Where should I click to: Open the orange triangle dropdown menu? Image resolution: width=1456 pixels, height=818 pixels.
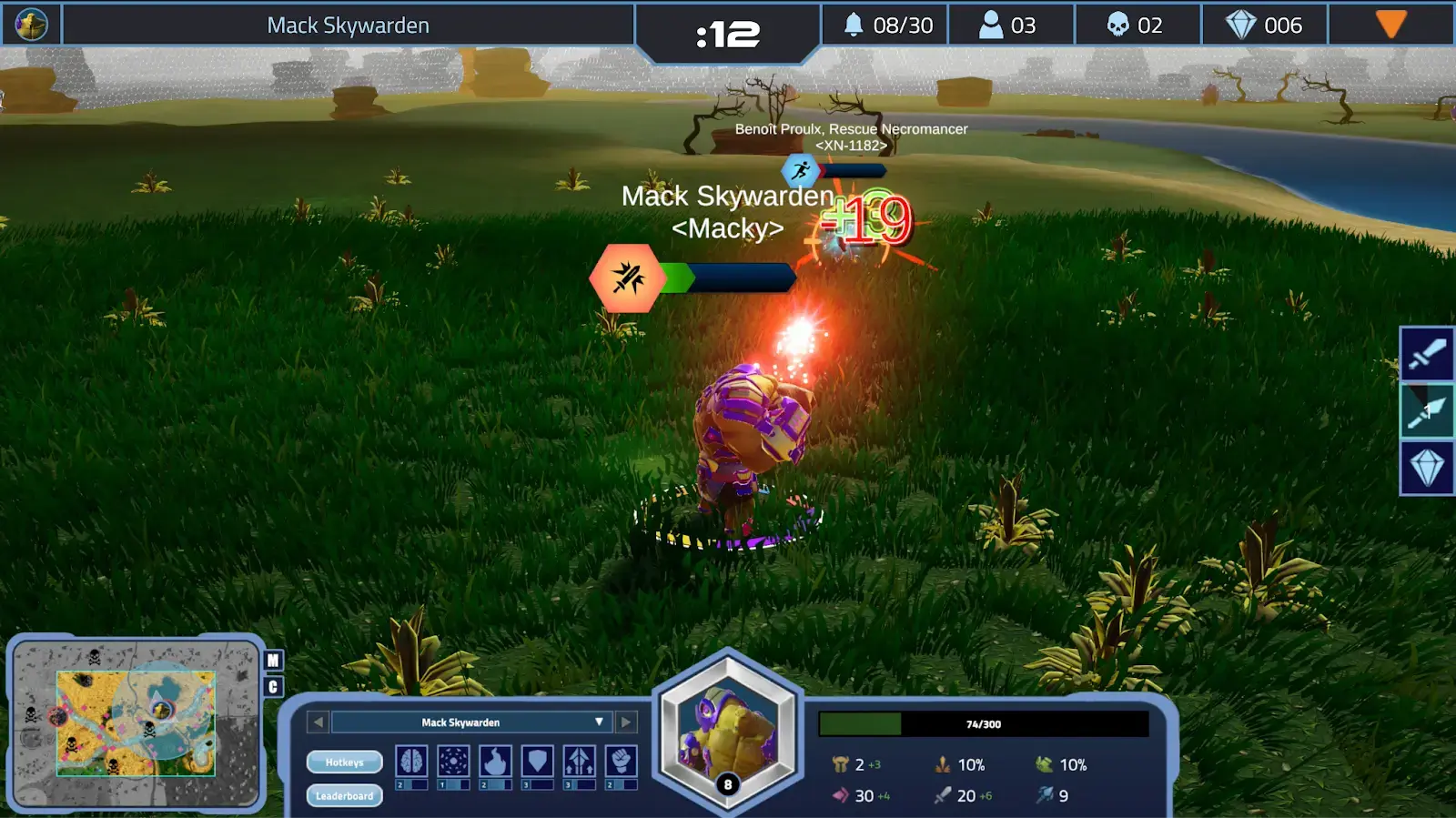(x=1390, y=25)
